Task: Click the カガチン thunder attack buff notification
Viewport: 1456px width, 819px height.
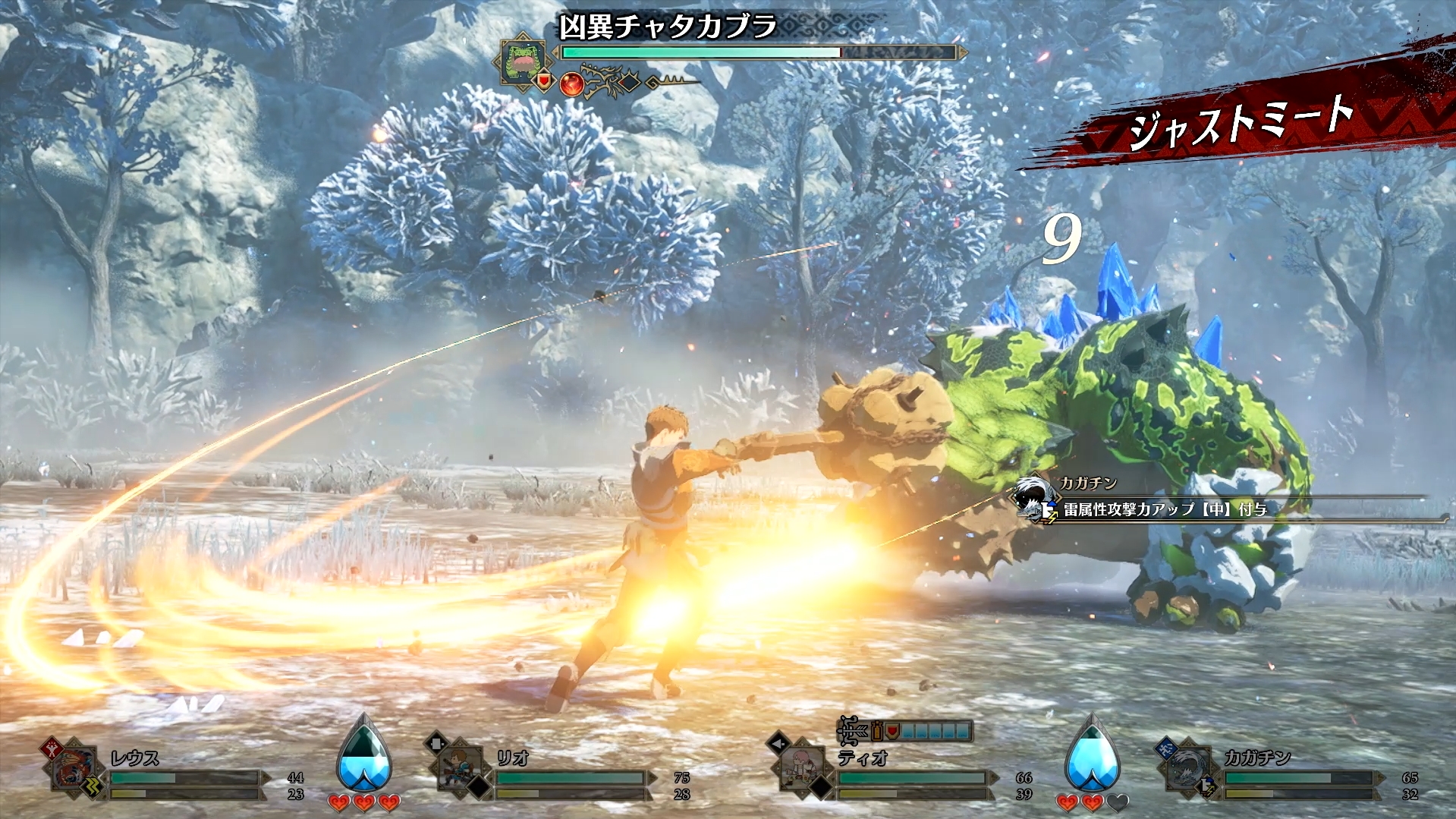Action: click(1165, 509)
